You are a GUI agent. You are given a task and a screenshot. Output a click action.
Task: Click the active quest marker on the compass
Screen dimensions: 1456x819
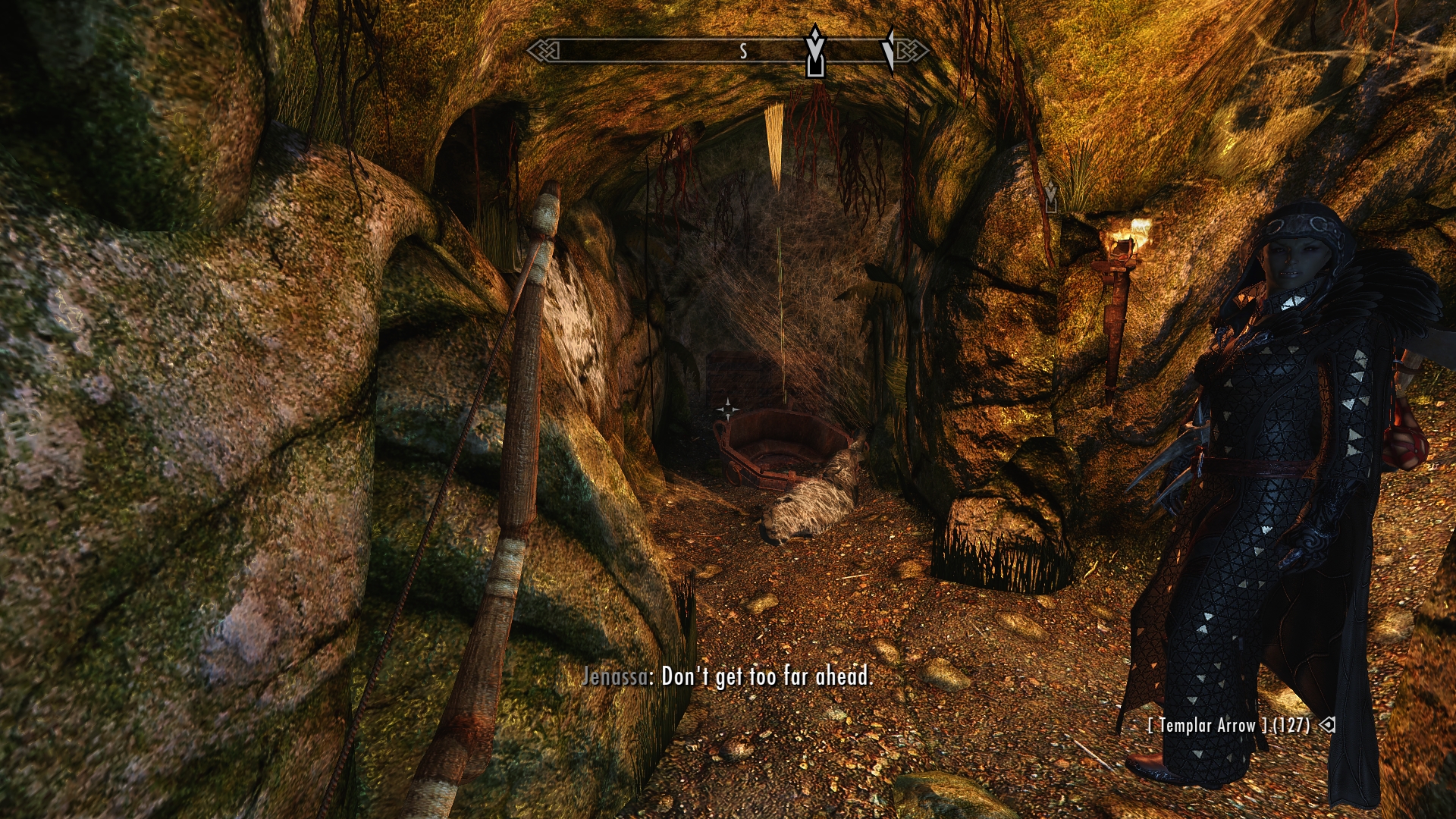(x=815, y=51)
